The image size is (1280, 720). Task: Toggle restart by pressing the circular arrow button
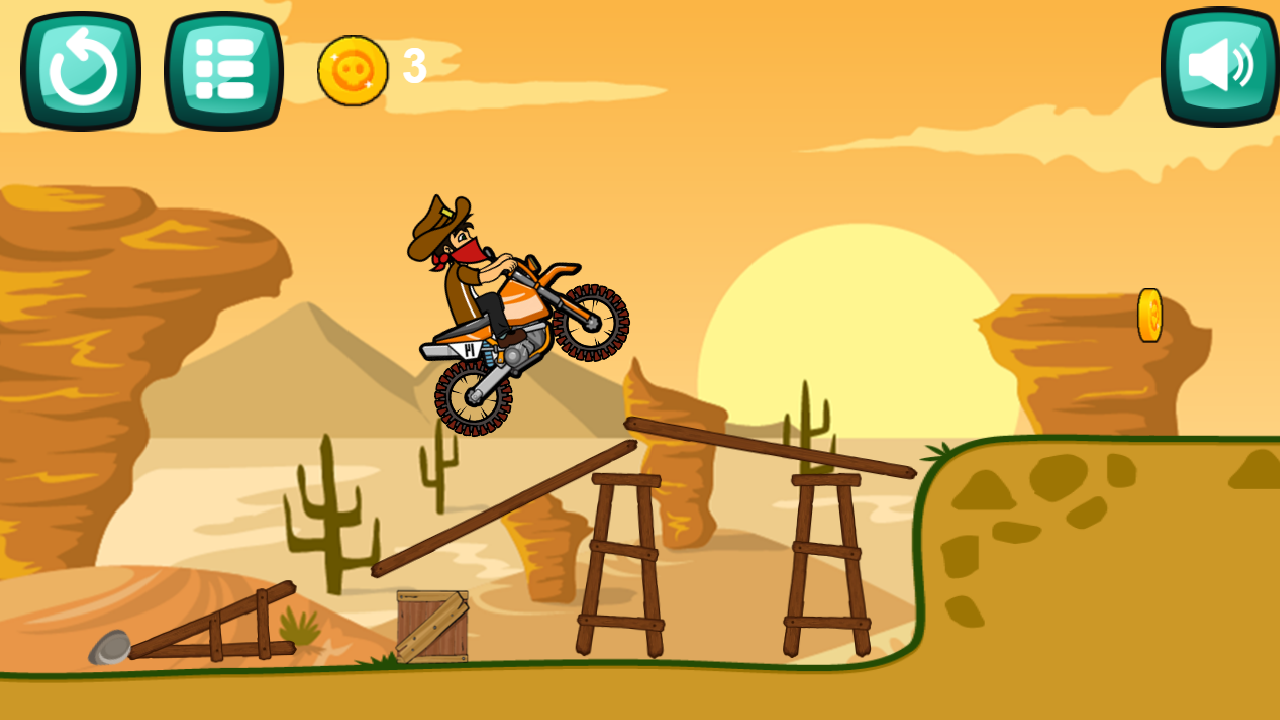coord(80,66)
